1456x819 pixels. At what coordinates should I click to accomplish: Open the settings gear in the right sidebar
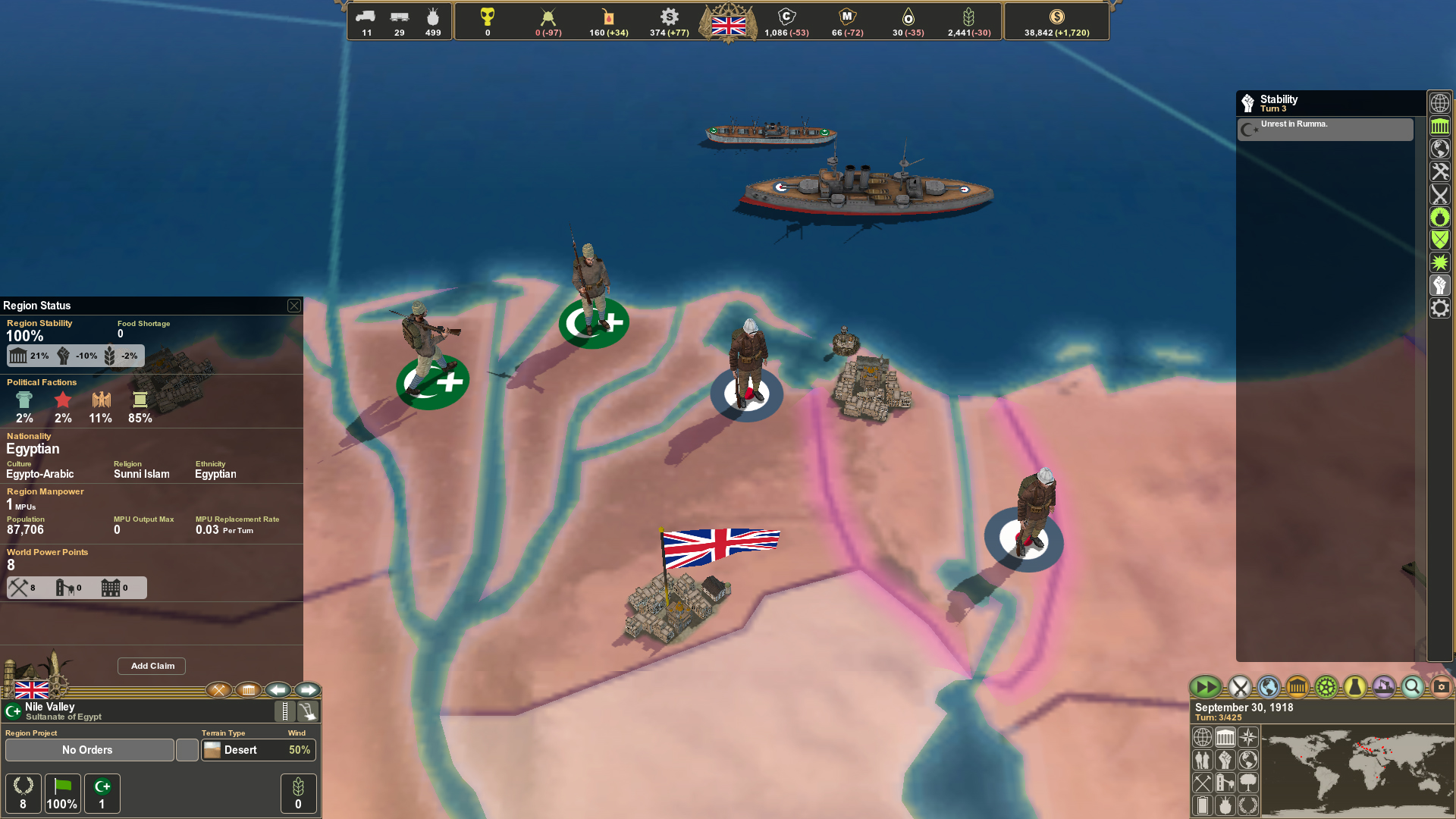tap(1439, 309)
